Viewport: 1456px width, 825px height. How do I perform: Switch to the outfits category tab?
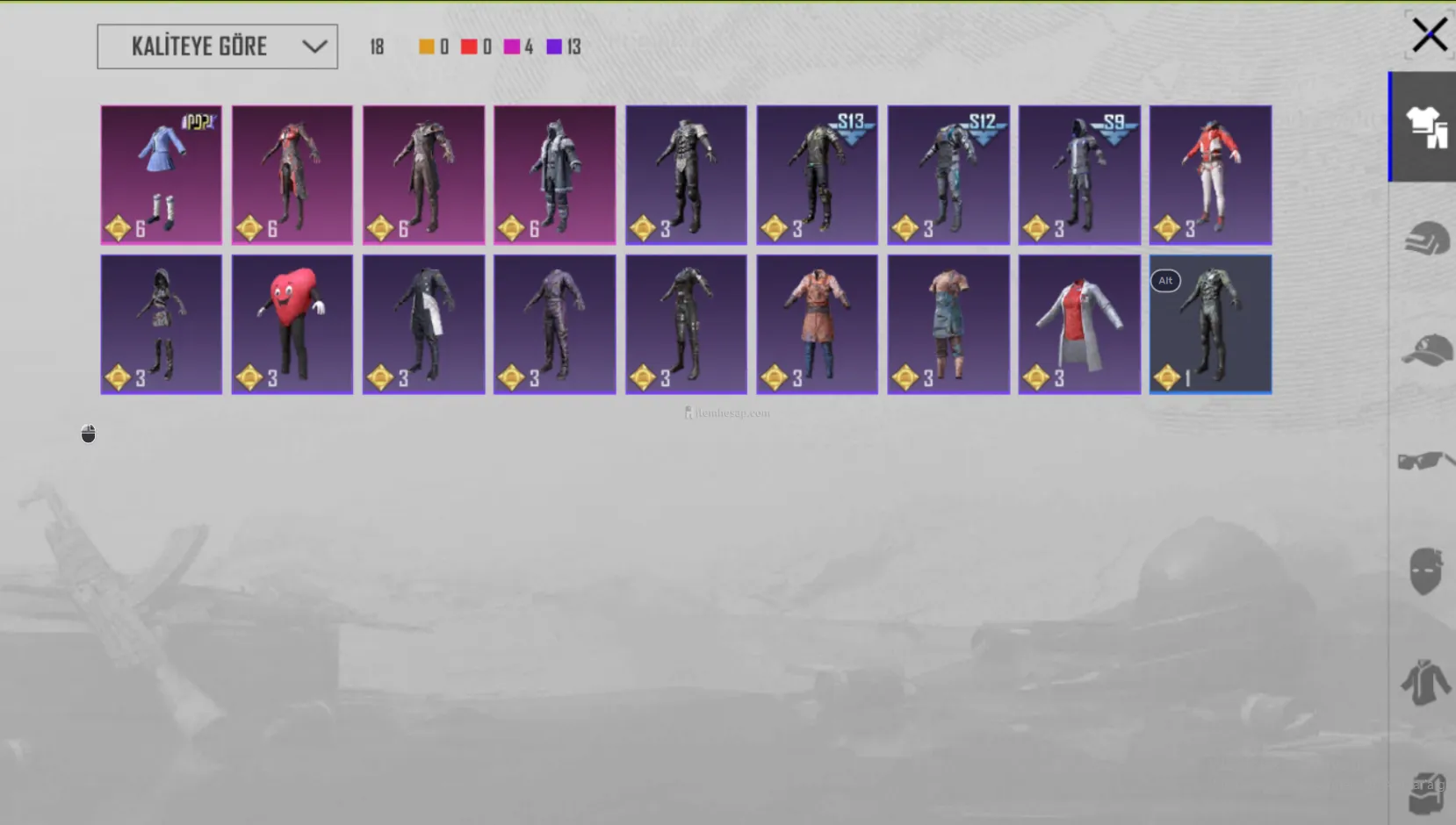tap(1424, 127)
